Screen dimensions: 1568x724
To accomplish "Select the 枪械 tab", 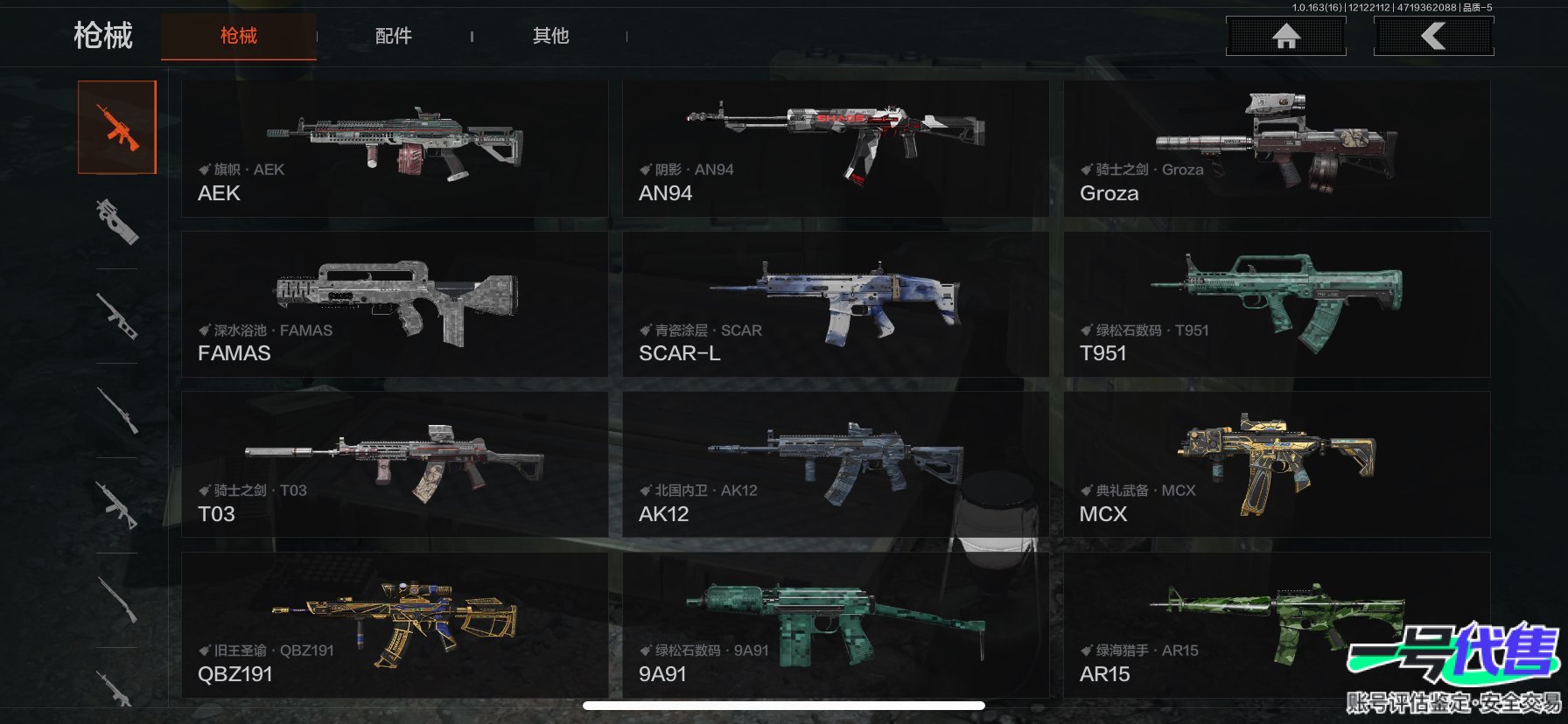I will pos(238,36).
